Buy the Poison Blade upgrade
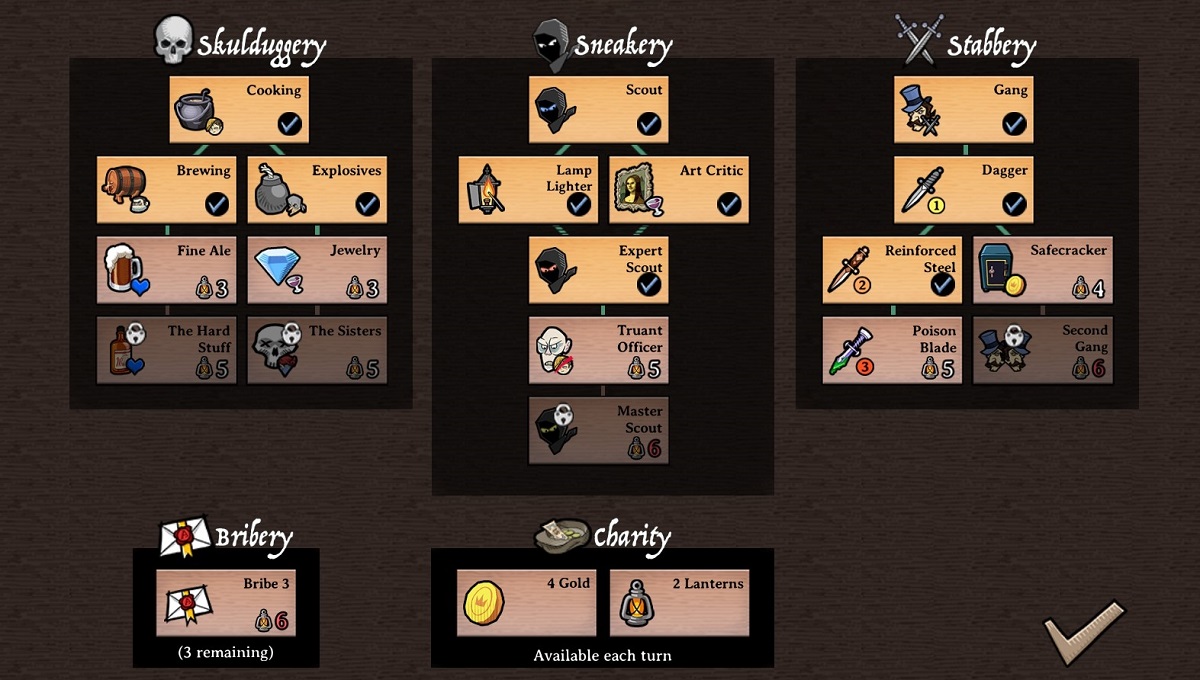The height and width of the screenshot is (680, 1200). (892, 349)
